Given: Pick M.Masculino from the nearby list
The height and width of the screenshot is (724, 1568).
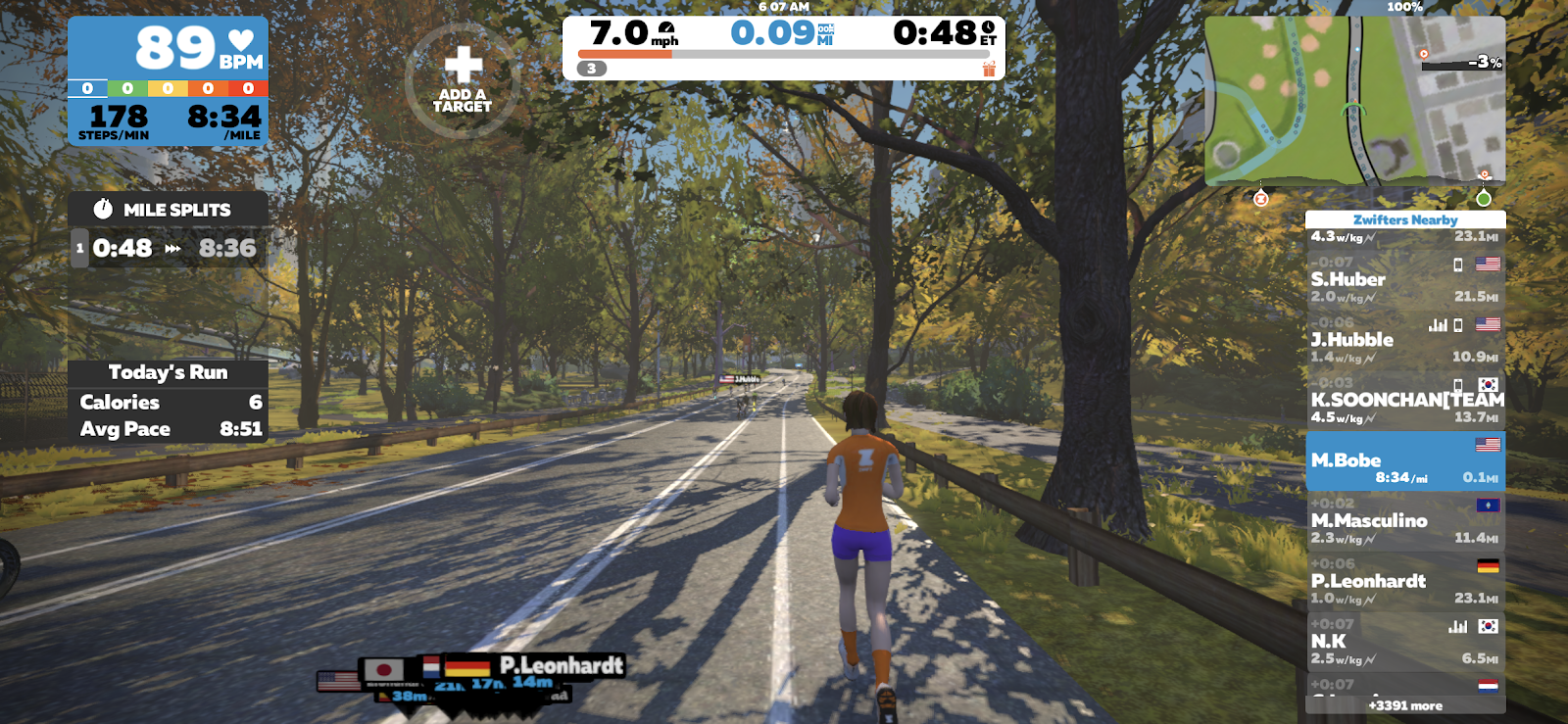Looking at the screenshot, I should pos(1404,521).
